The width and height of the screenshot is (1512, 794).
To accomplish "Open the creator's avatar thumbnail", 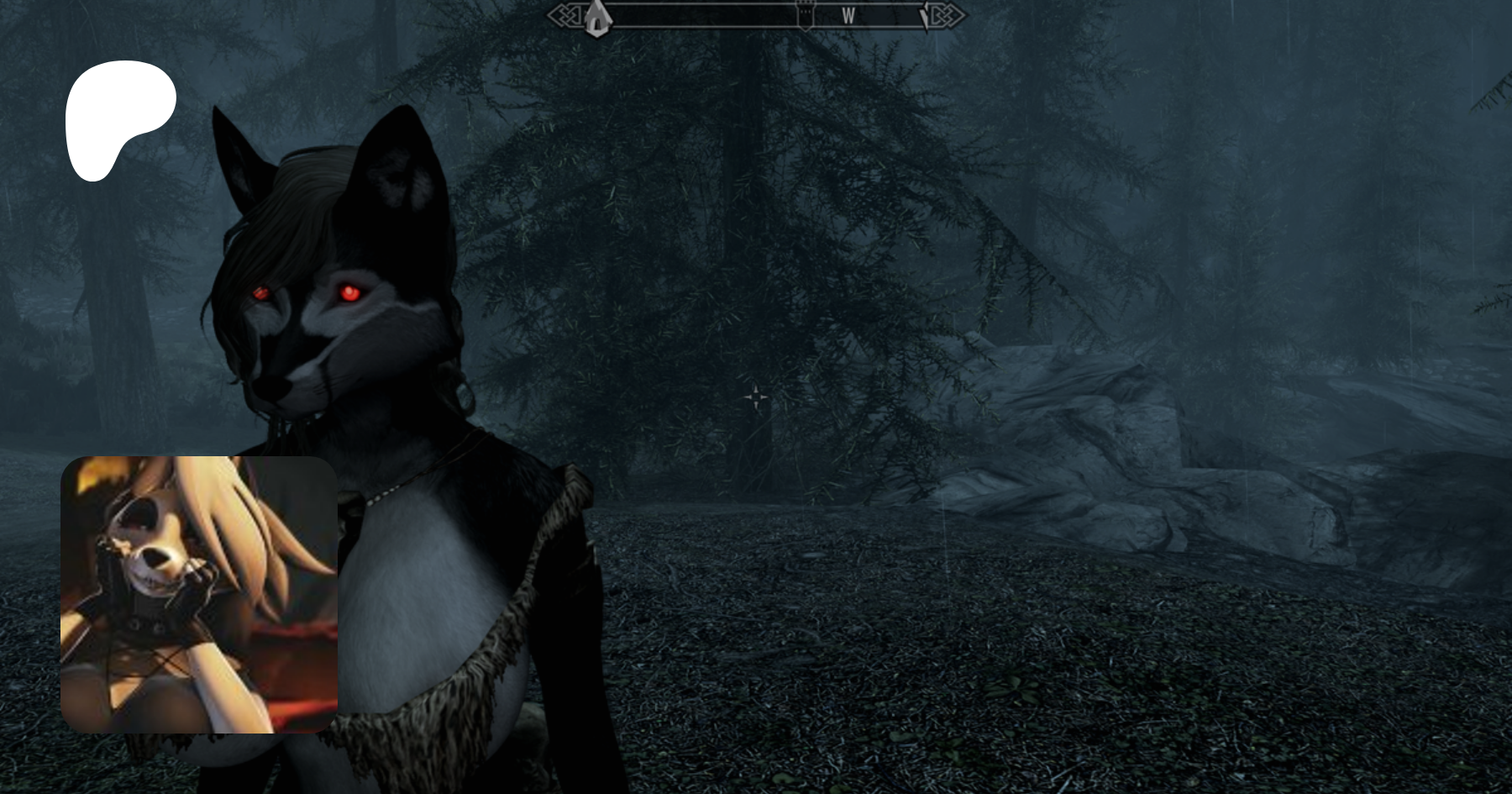I will pyautogui.click(x=199, y=594).
